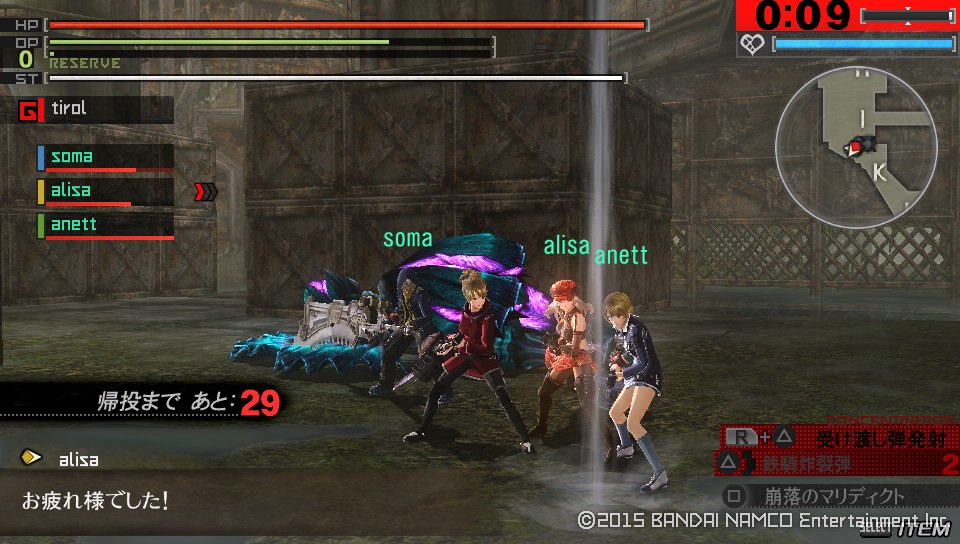Select soma in the party list
The width and height of the screenshot is (960, 544).
[105, 157]
